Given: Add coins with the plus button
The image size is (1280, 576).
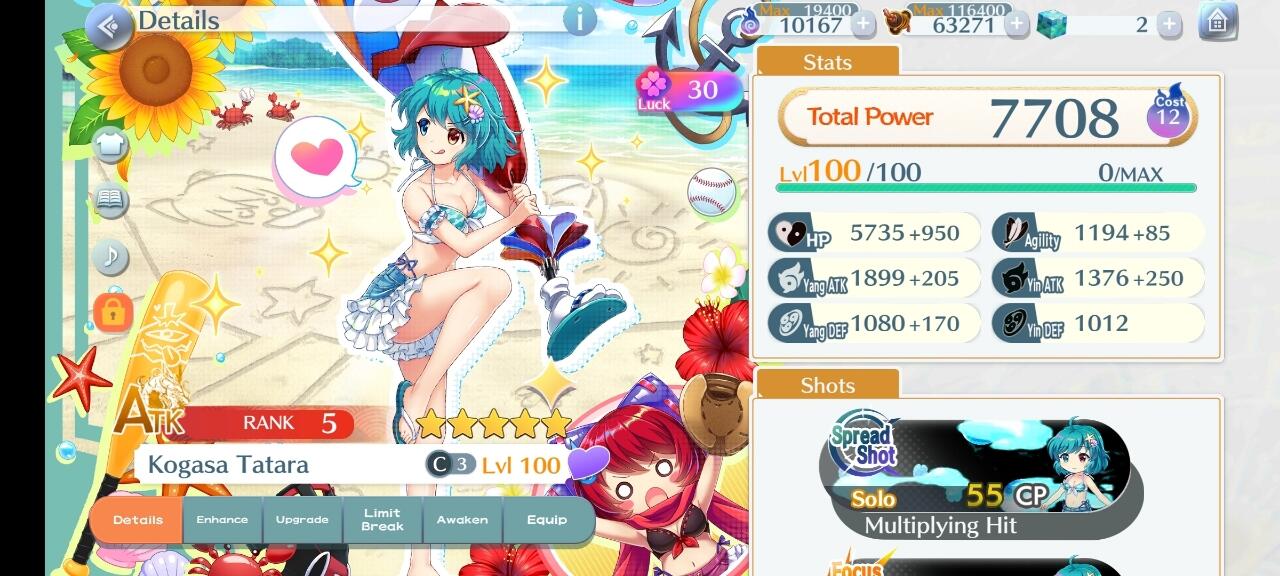Looking at the screenshot, I should tap(1017, 25).
